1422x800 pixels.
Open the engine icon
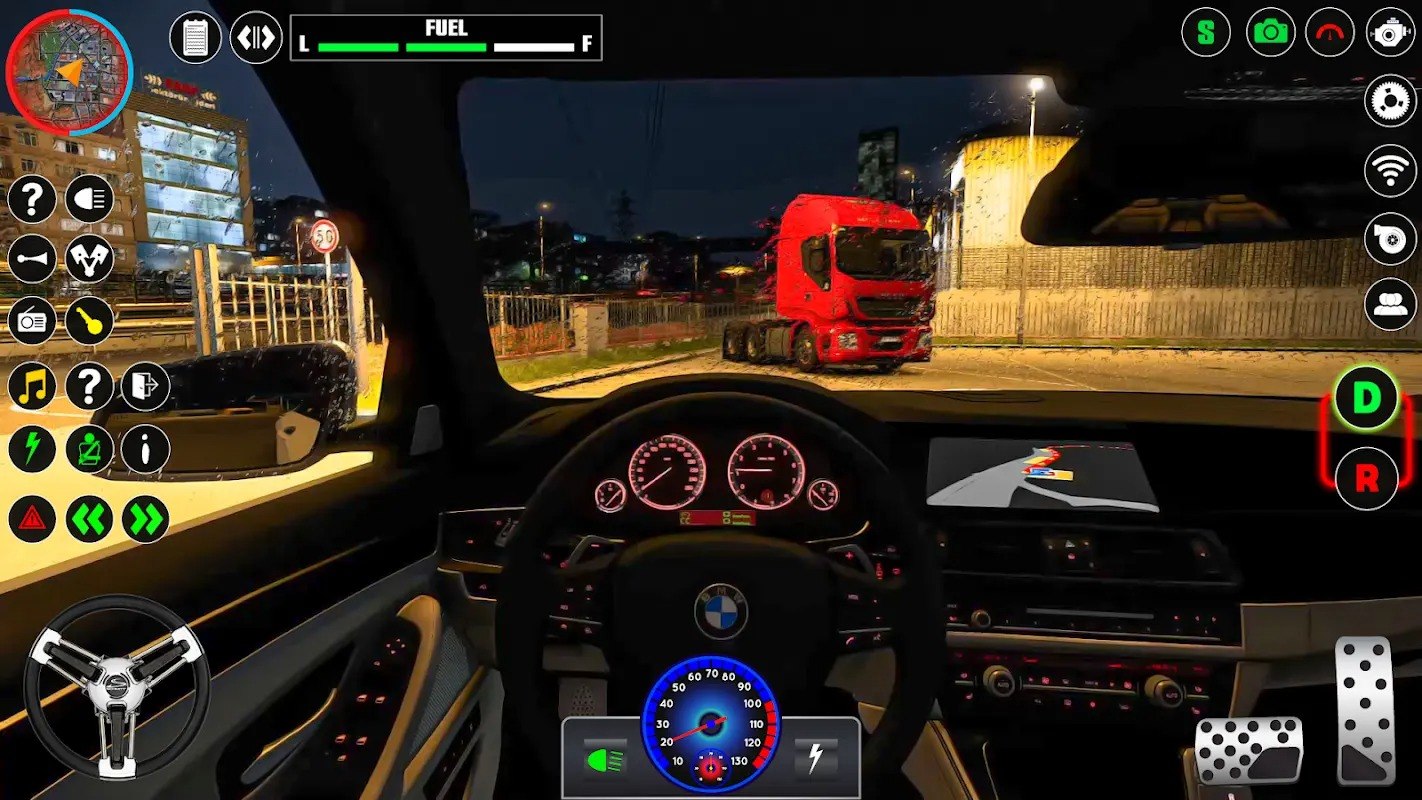click(1390, 32)
